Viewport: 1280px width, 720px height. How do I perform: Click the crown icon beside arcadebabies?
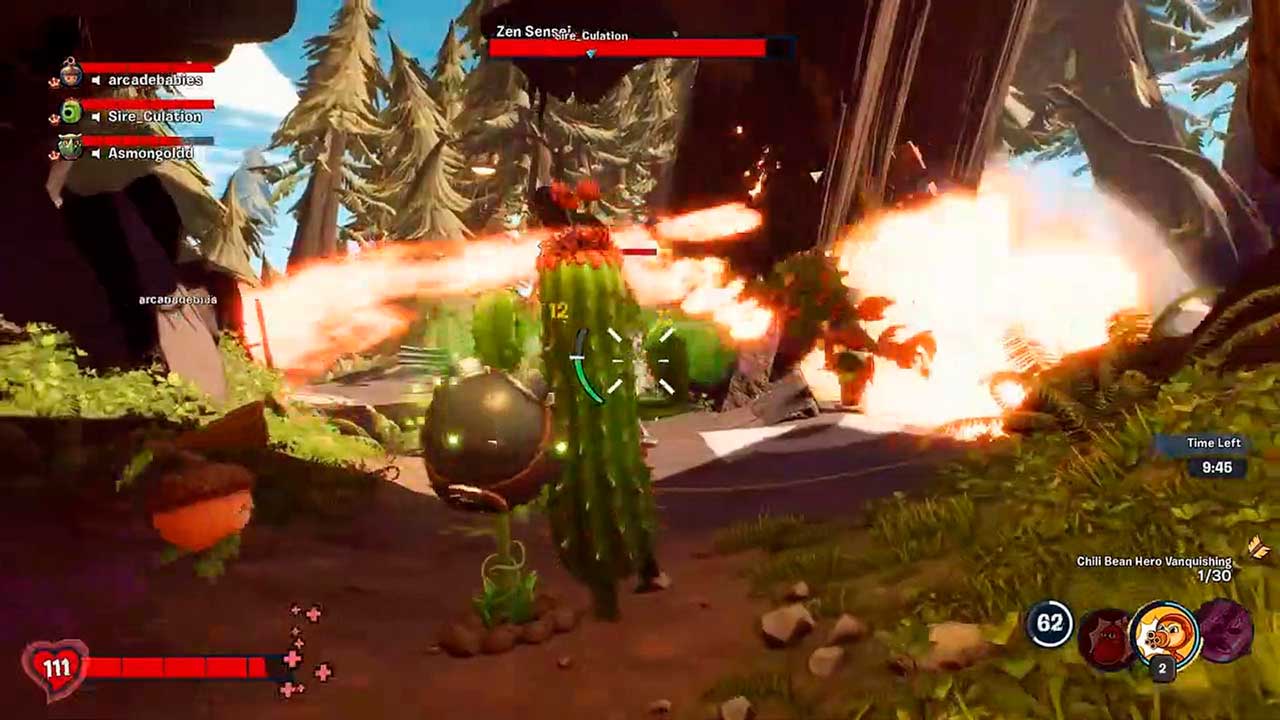[x=54, y=81]
